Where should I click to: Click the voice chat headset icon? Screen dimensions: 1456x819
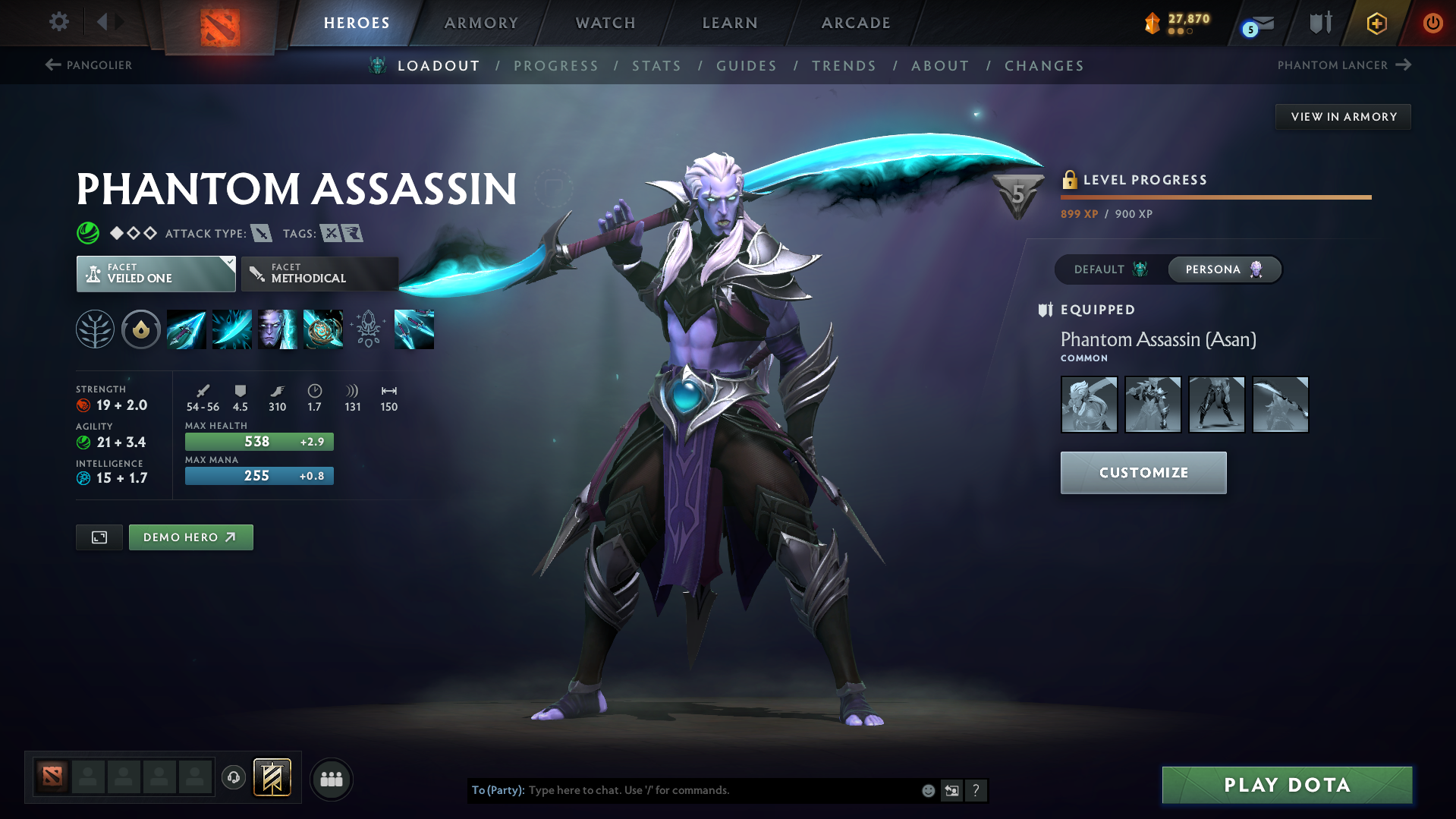(x=234, y=778)
